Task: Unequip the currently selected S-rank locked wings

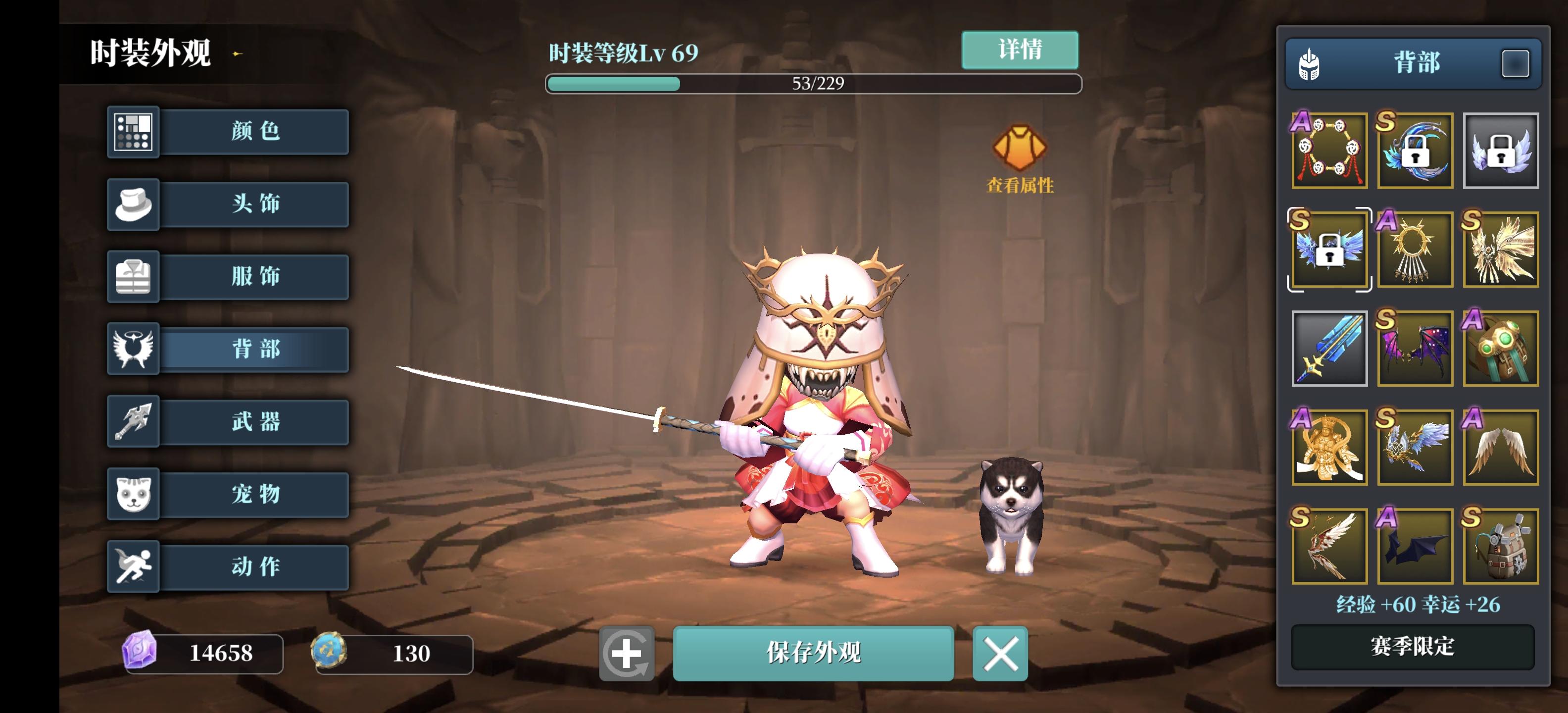Action: tap(1329, 250)
